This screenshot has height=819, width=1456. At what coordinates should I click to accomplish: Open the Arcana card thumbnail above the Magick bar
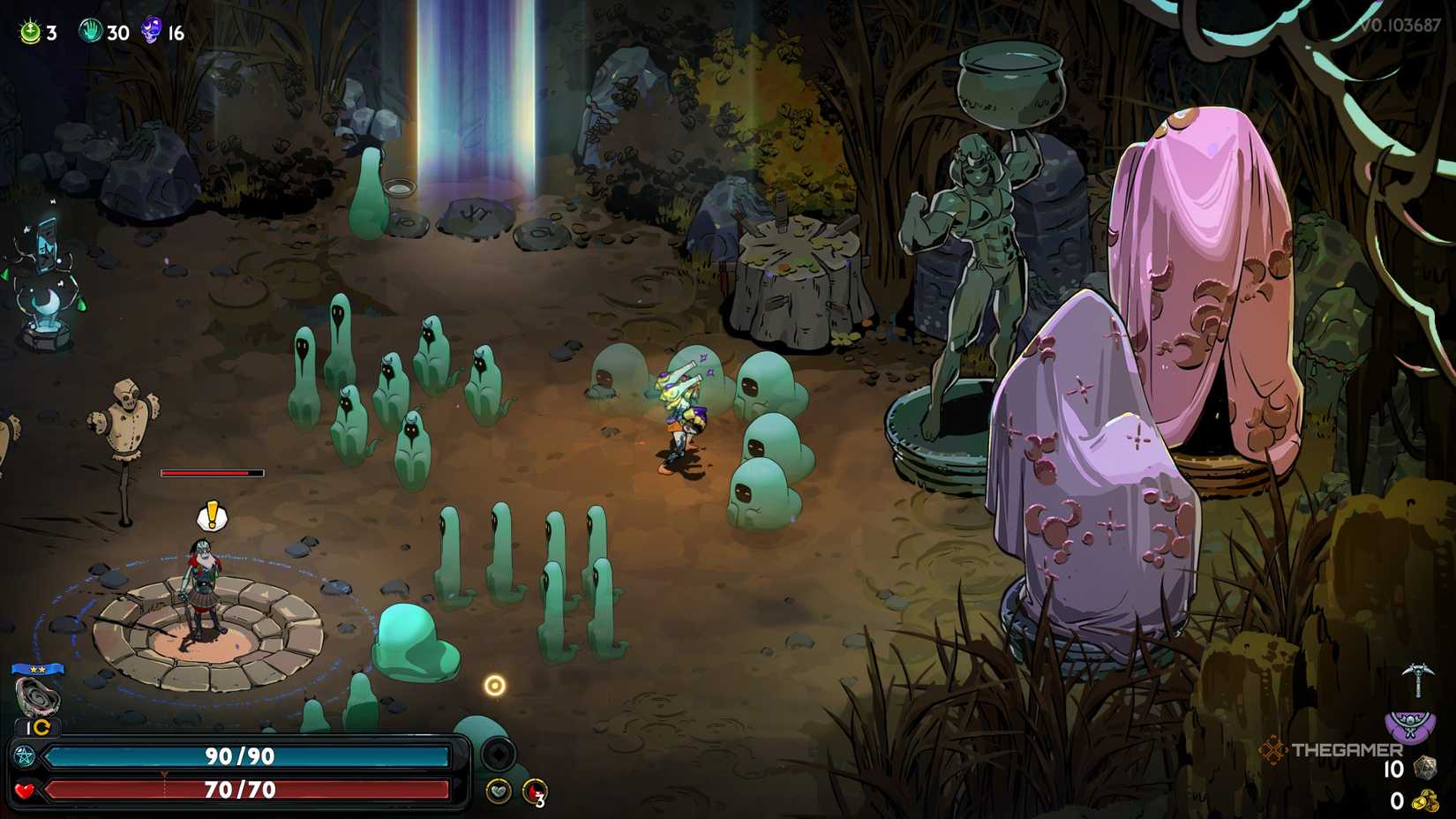pos(36,697)
